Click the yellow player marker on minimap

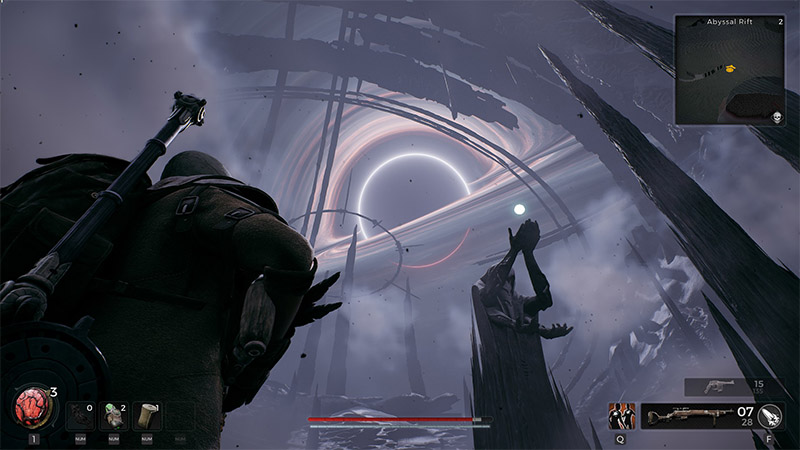pyautogui.click(x=731, y=69)
